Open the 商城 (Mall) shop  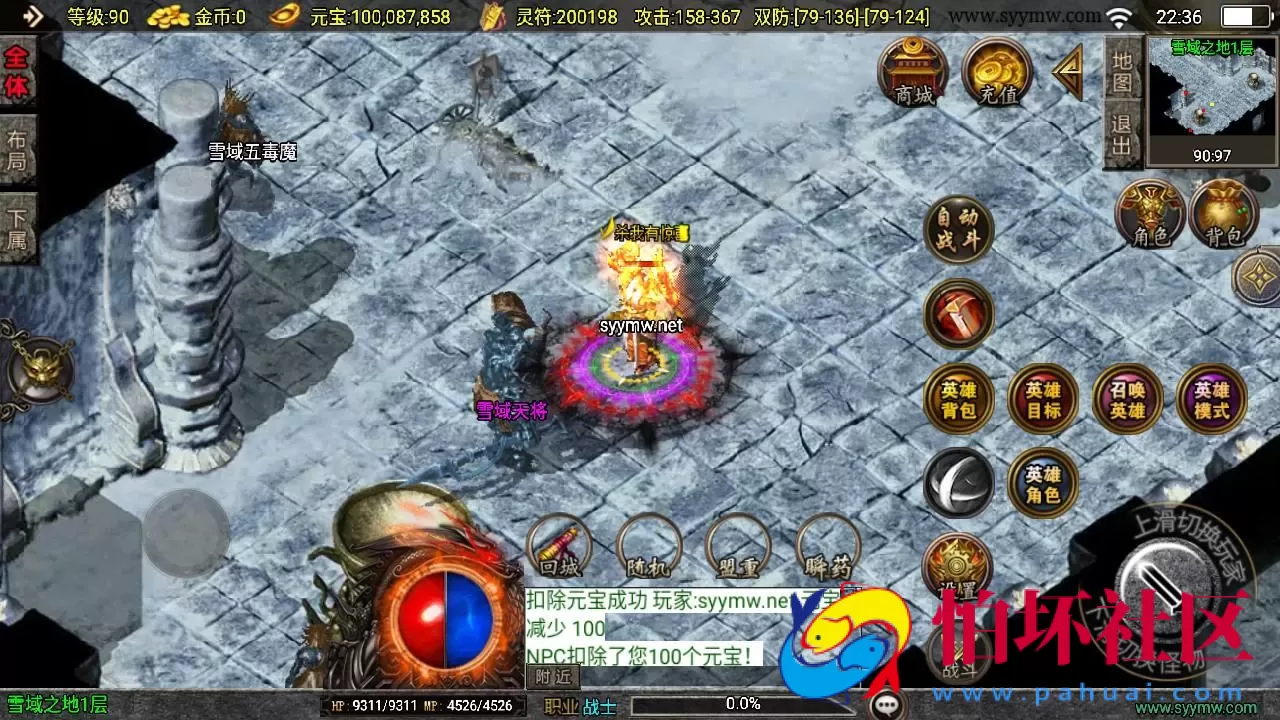915,70
